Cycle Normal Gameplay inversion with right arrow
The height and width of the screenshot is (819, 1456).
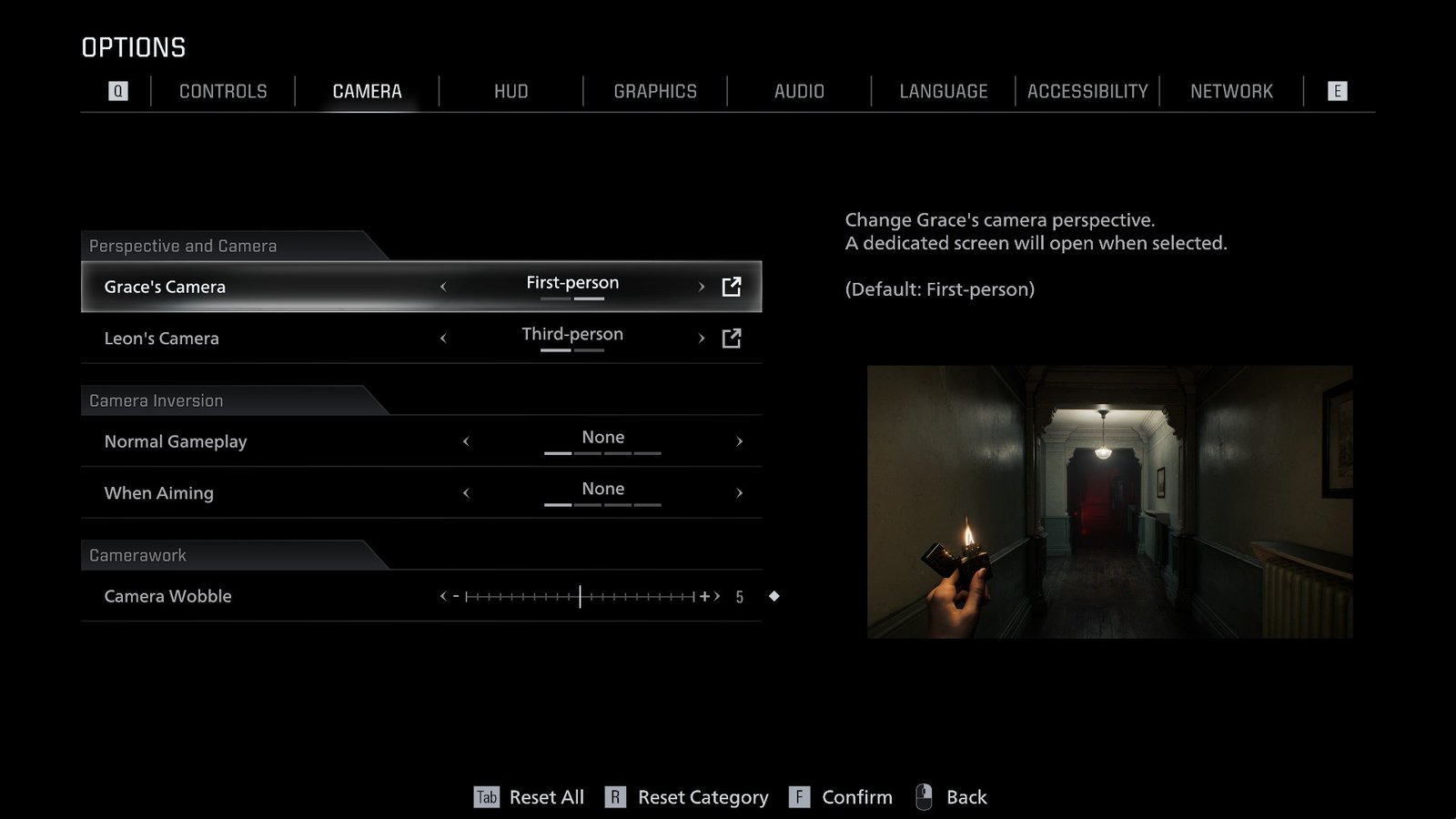(739, 441)
